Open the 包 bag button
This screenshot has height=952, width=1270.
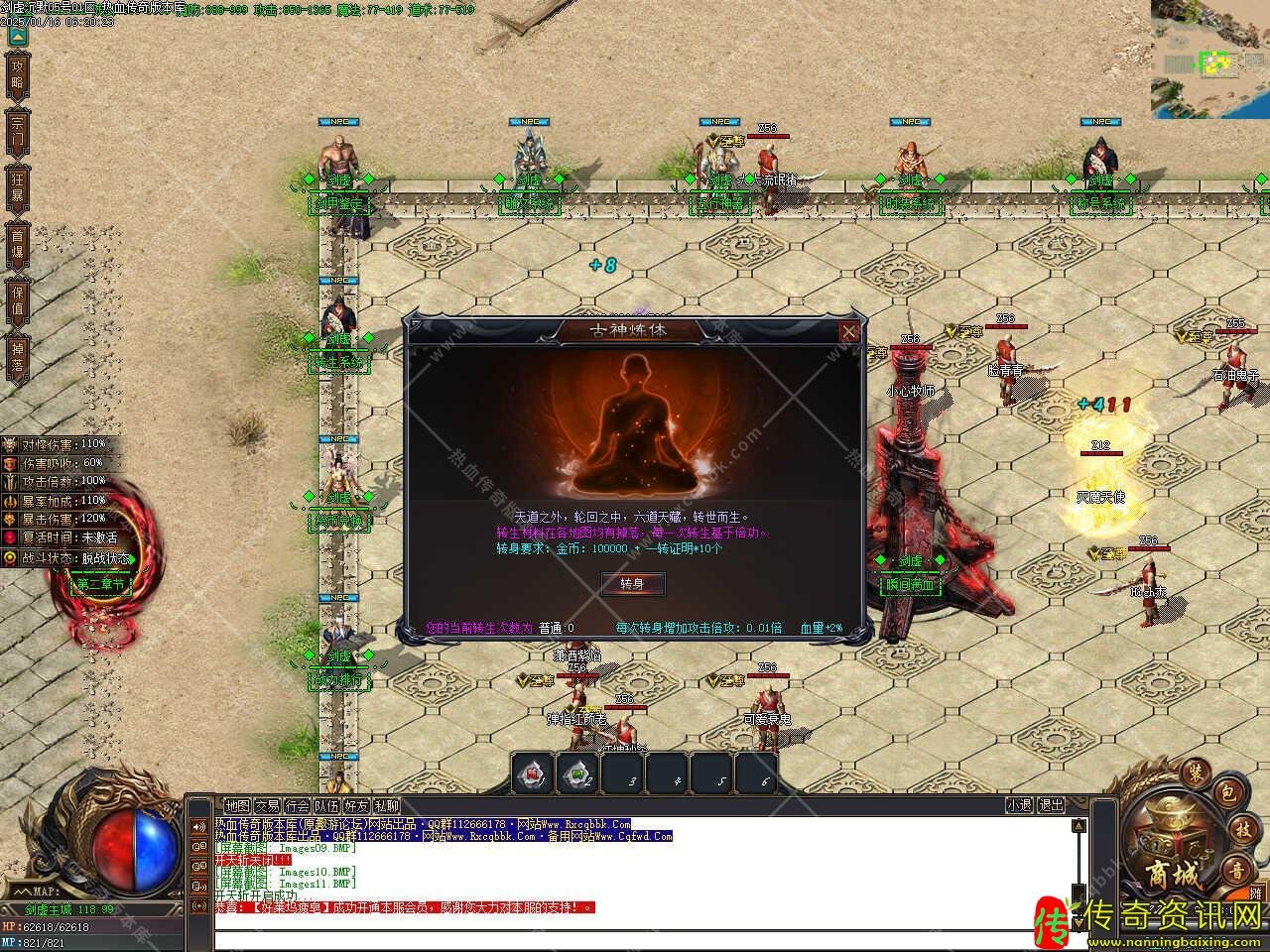pos(1226,793)
